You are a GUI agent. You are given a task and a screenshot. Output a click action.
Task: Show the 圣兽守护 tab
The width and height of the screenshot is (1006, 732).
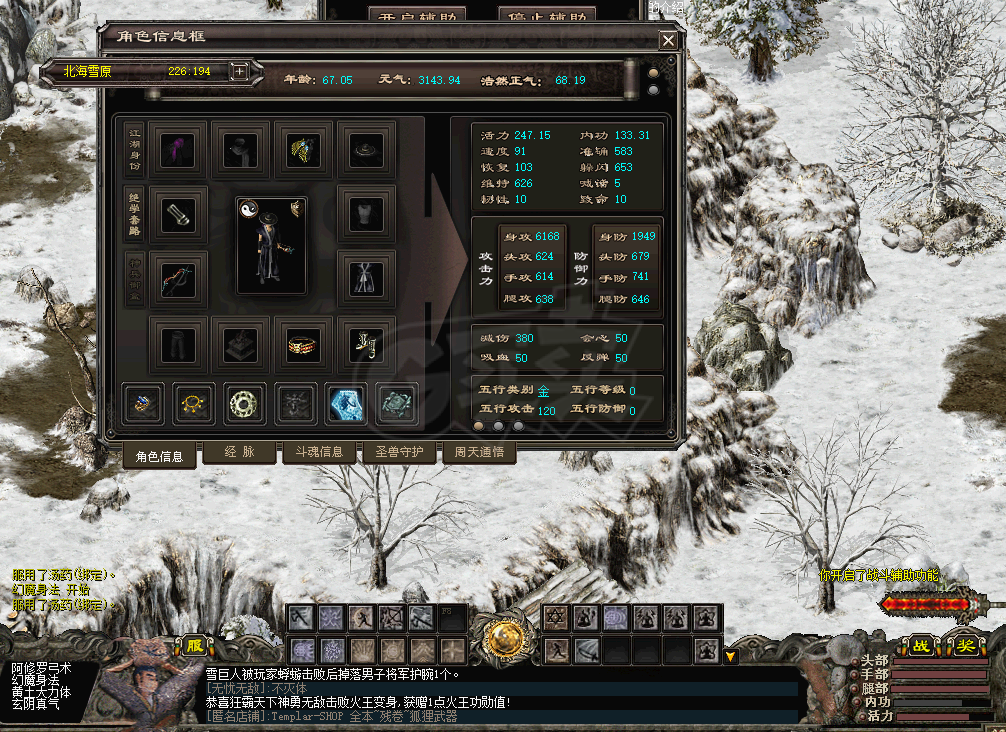(x=399, y=452)
